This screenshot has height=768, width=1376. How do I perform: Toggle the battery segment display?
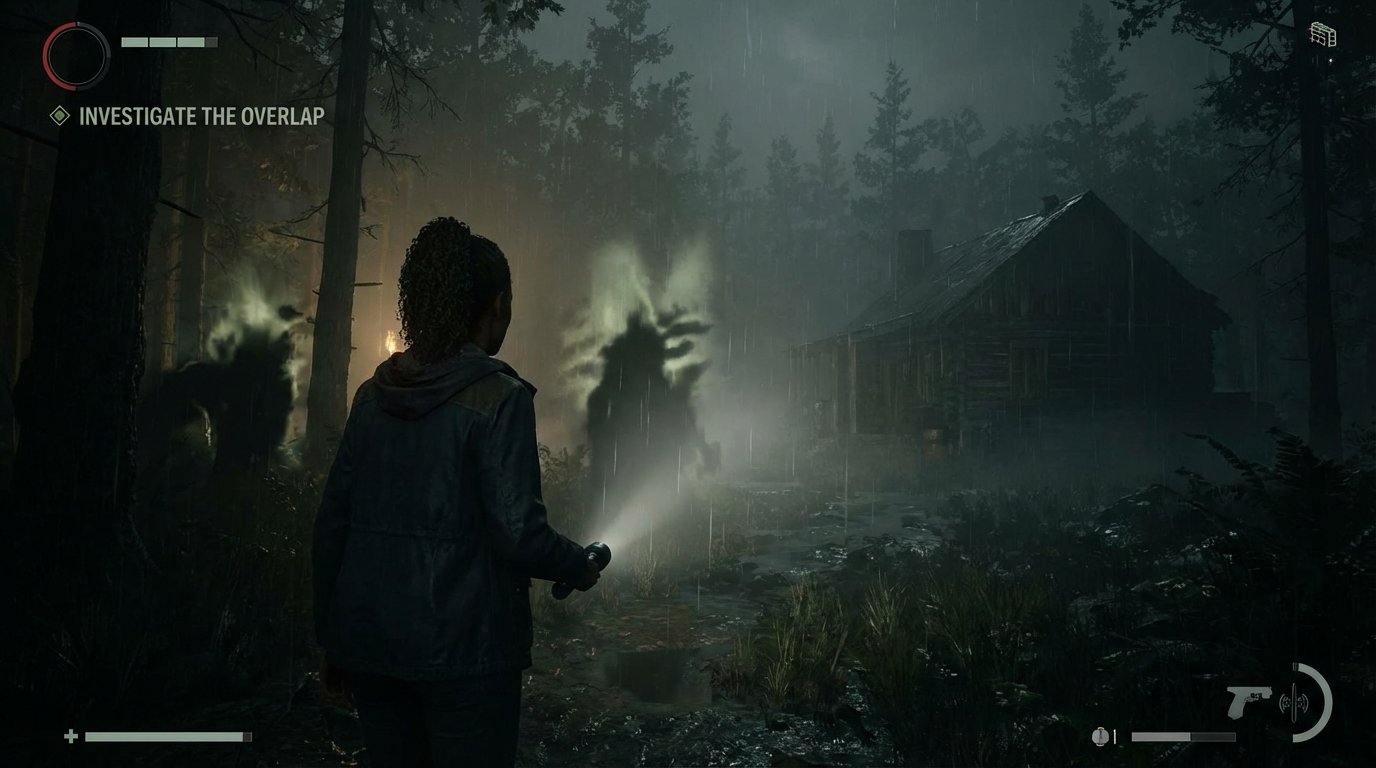tap(168, 42)
